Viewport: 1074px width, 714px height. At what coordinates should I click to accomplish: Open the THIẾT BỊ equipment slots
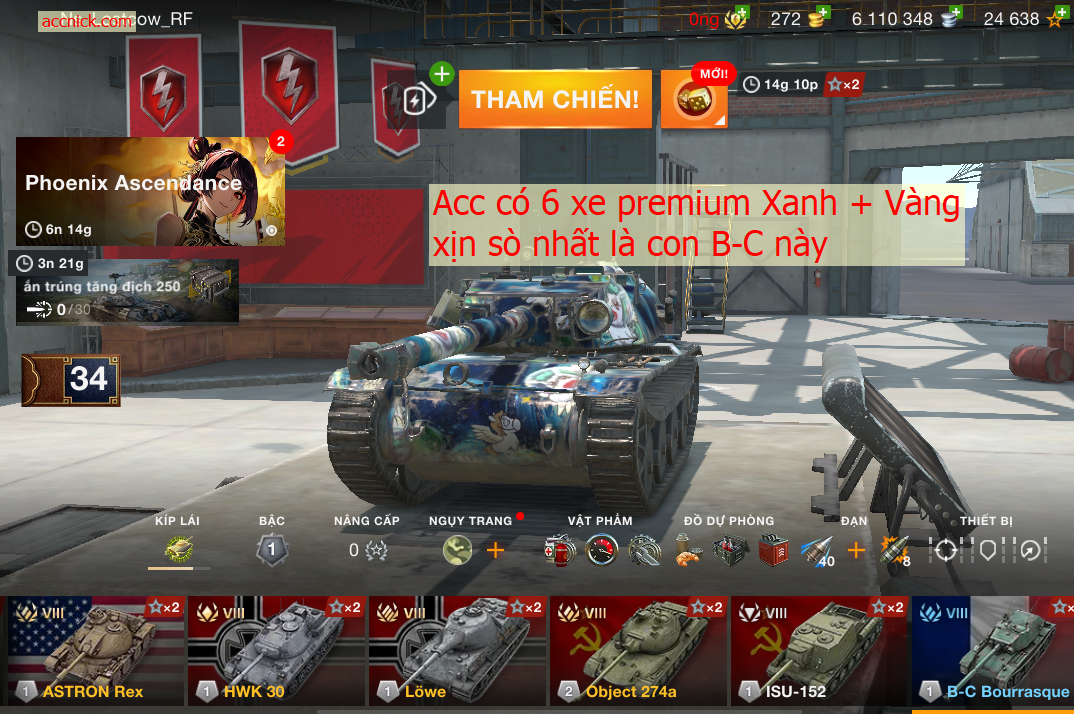pyautogui.click(x=987, y=549)
